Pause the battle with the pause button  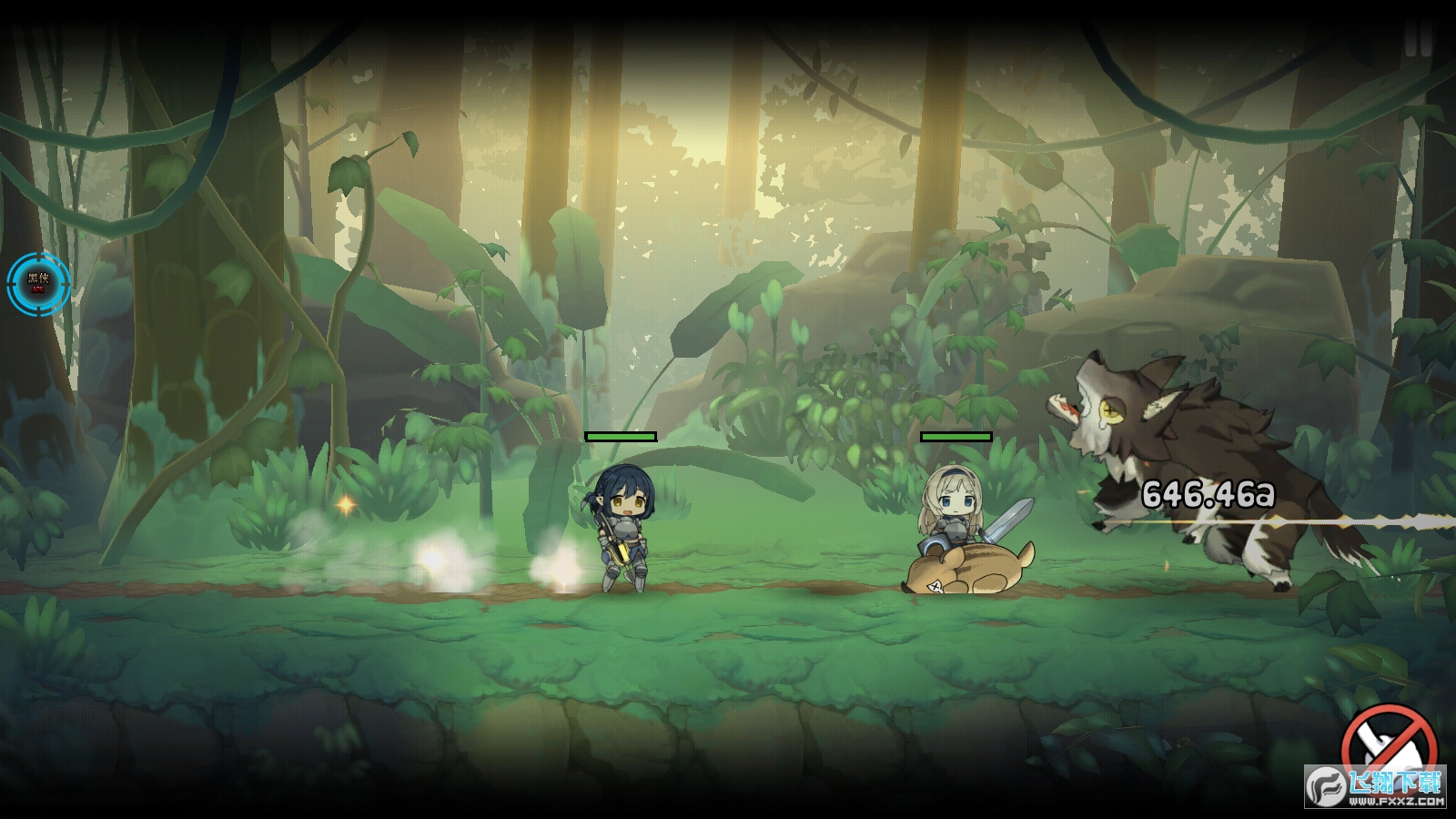tap(1418, 38)
